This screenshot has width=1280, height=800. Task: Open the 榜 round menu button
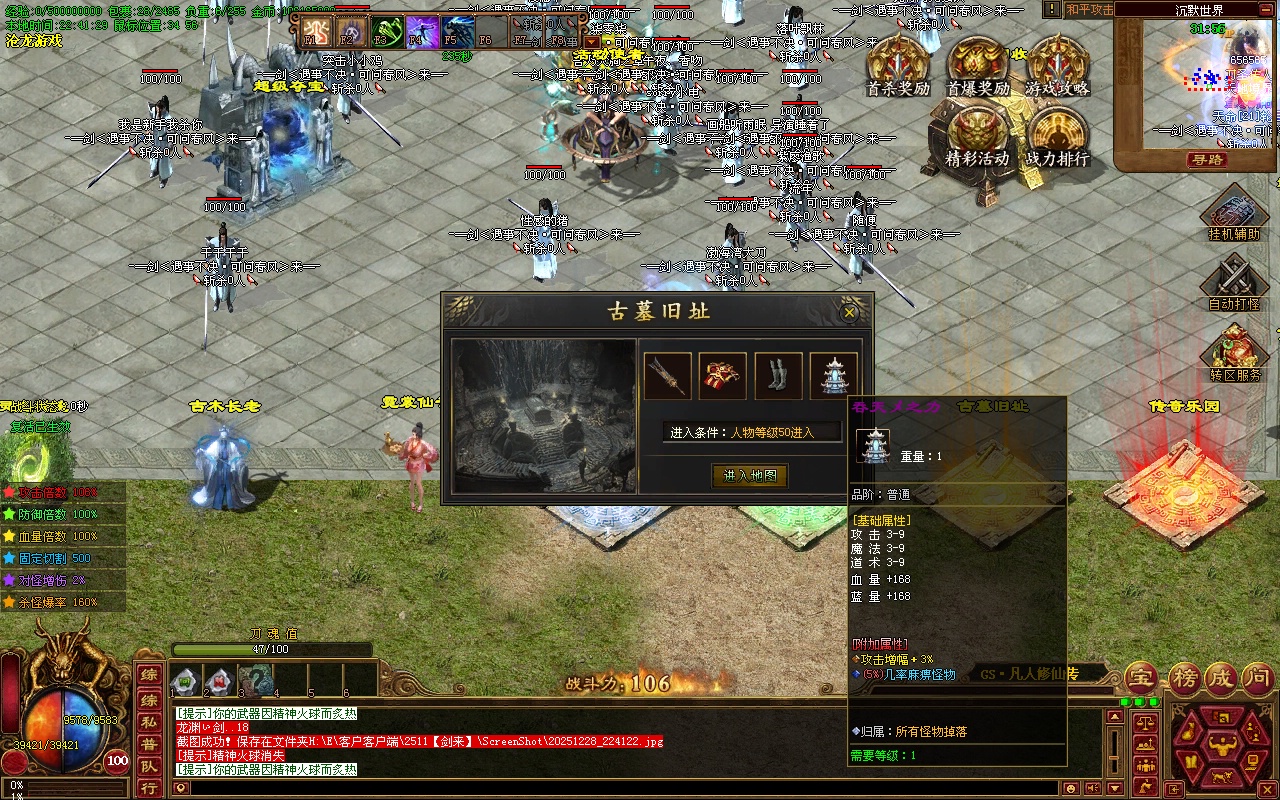click(1186, 680)
